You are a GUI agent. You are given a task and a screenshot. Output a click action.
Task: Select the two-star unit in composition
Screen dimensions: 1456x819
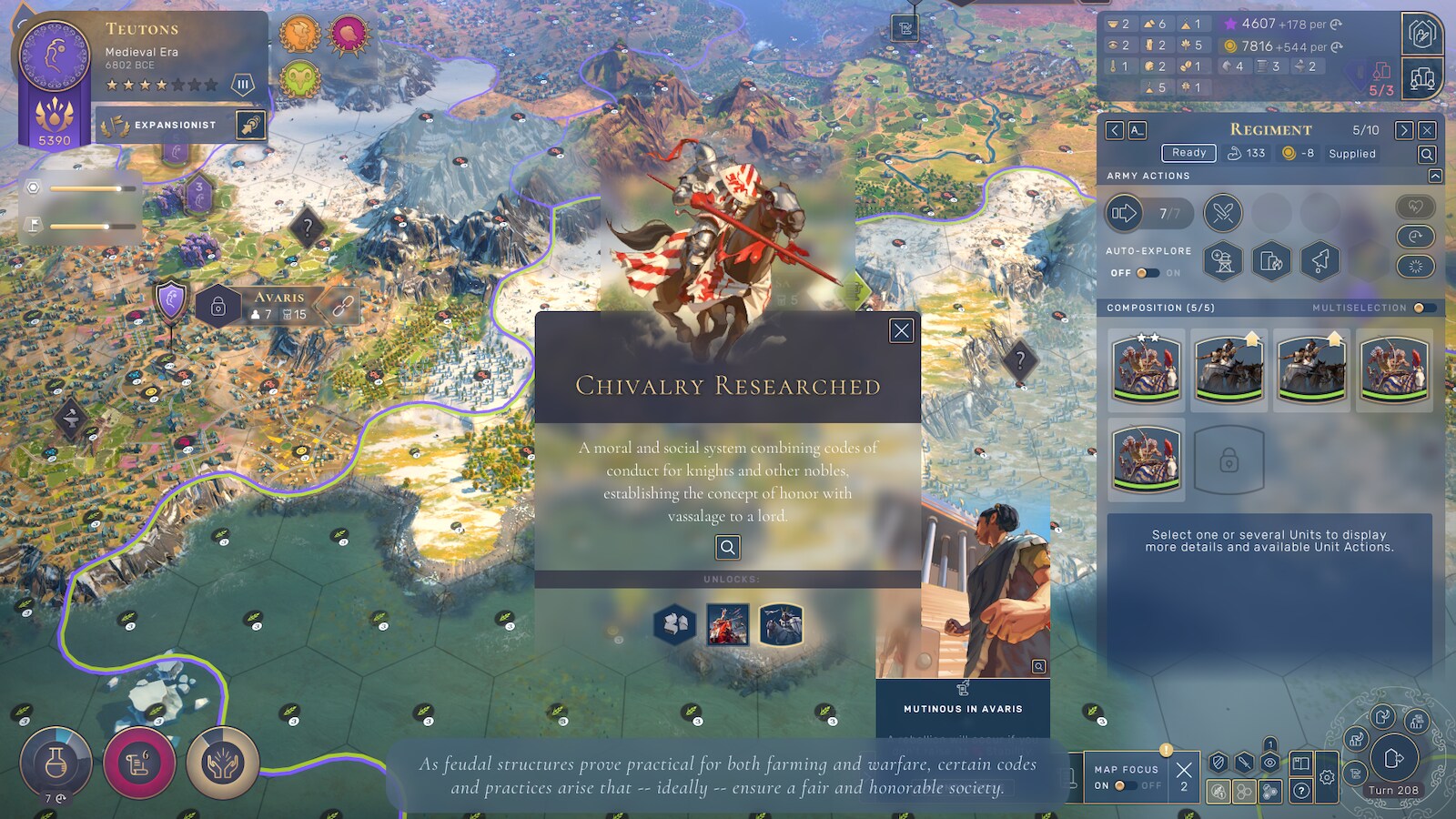[1147, 369]
